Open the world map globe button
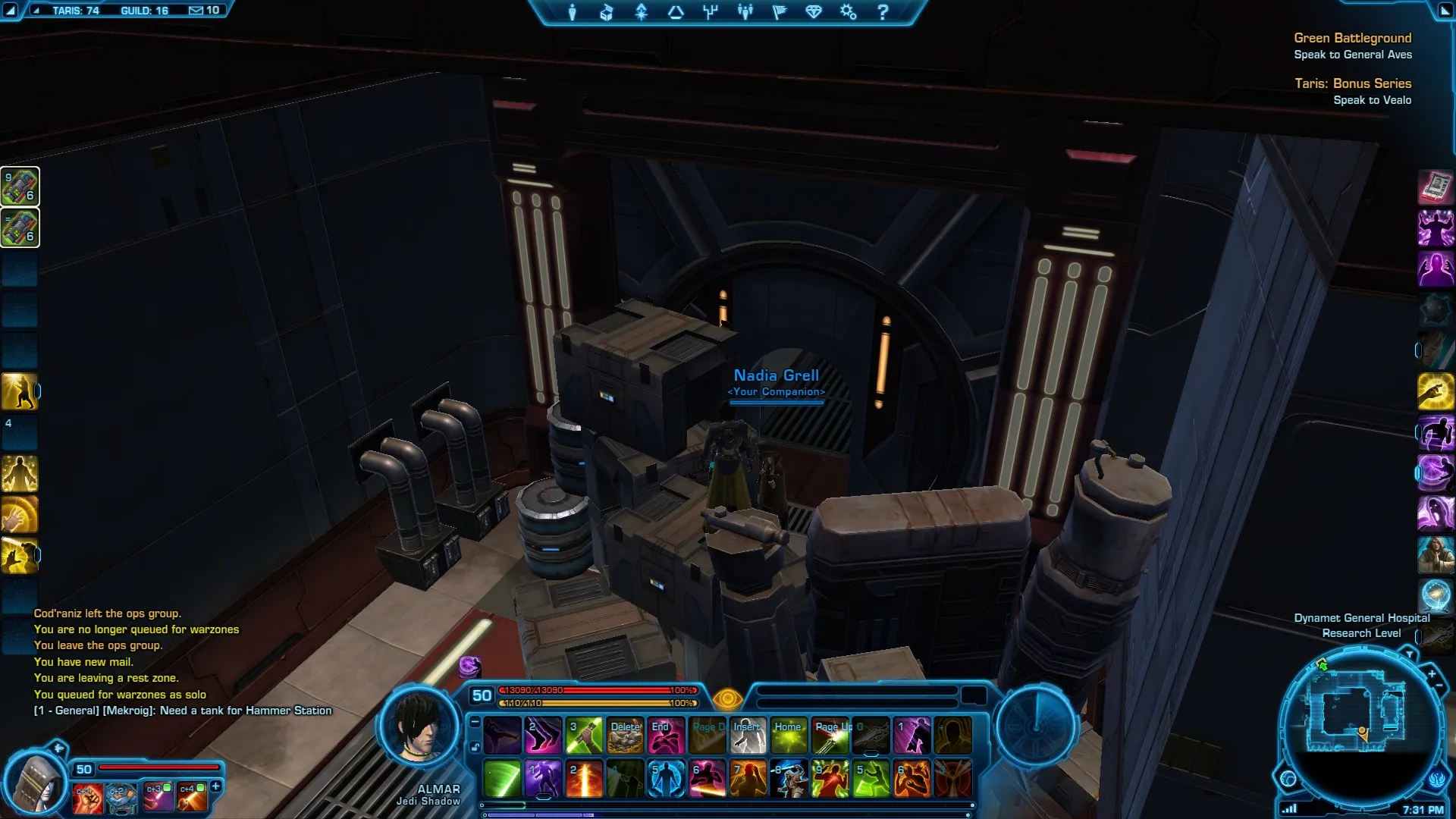The width and height of the screenshot is (1456, 819). 1288,779
